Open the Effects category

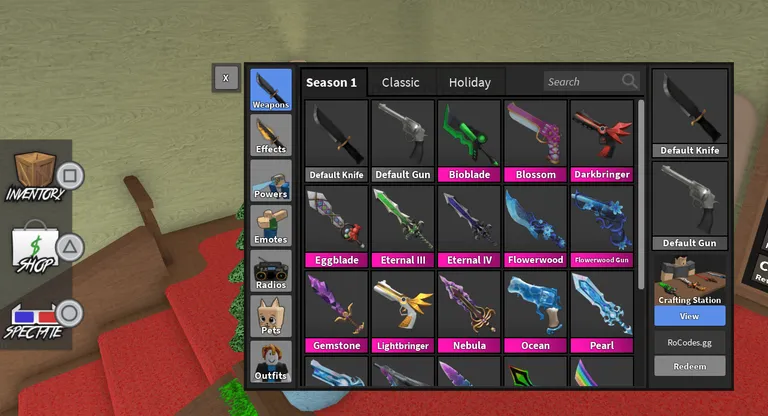pyautogui.click(x=271, y=135)
